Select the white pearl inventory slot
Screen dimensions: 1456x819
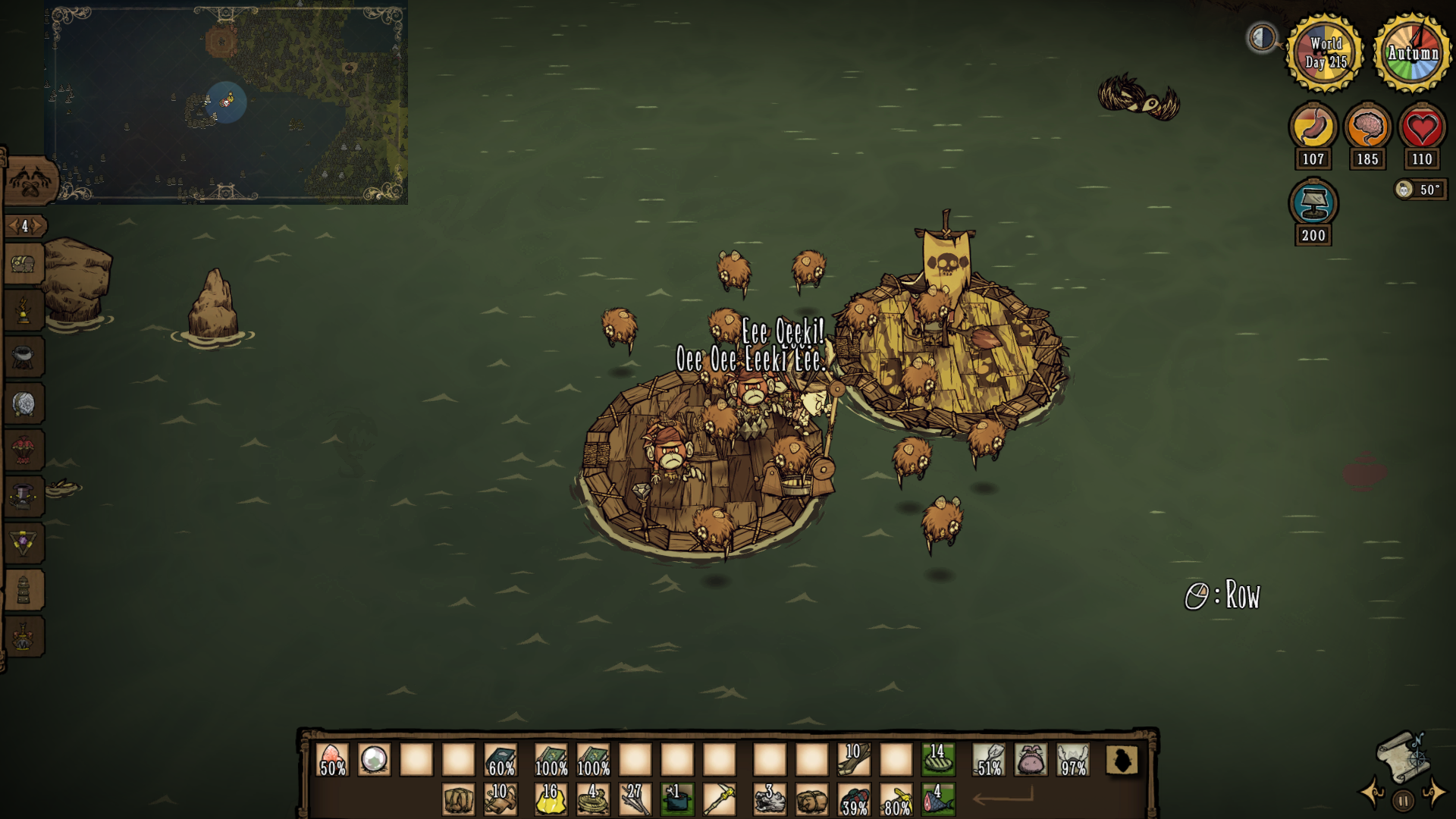click(374, 759)
